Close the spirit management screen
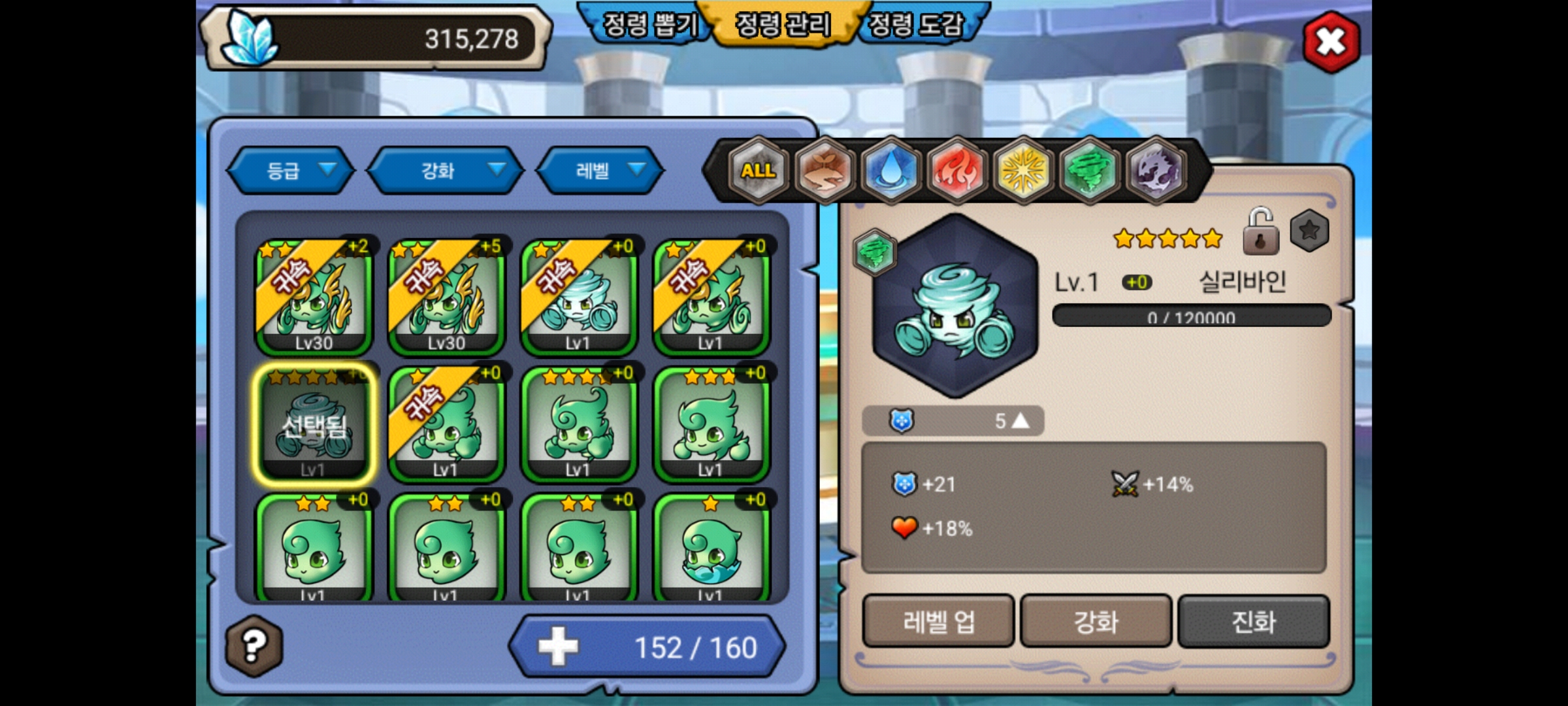Image resolution: width=1568 pixels, height=706 pixels. [1330, 42]
